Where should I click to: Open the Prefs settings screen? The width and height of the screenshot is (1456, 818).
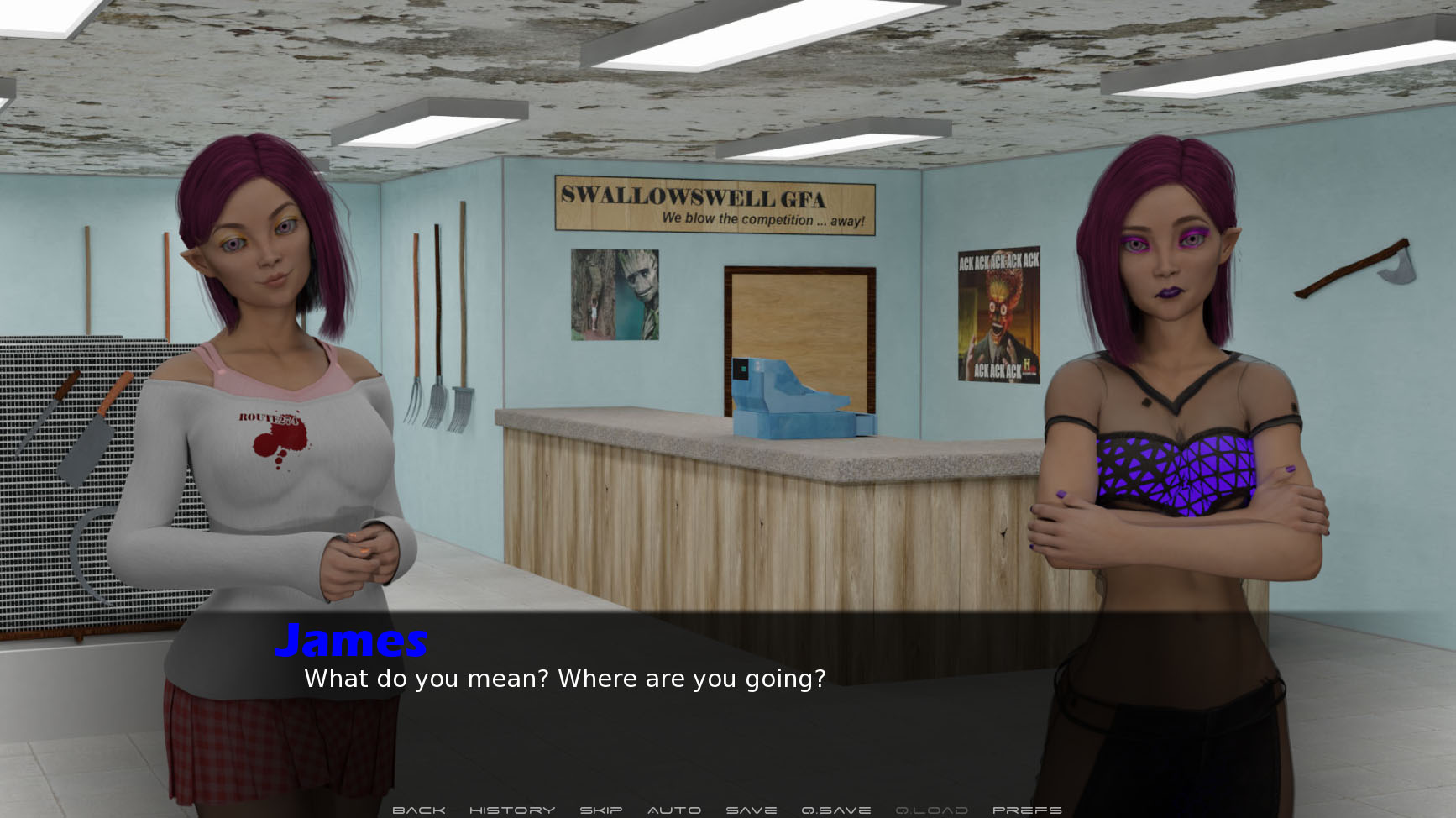[x=1027, y=810]
